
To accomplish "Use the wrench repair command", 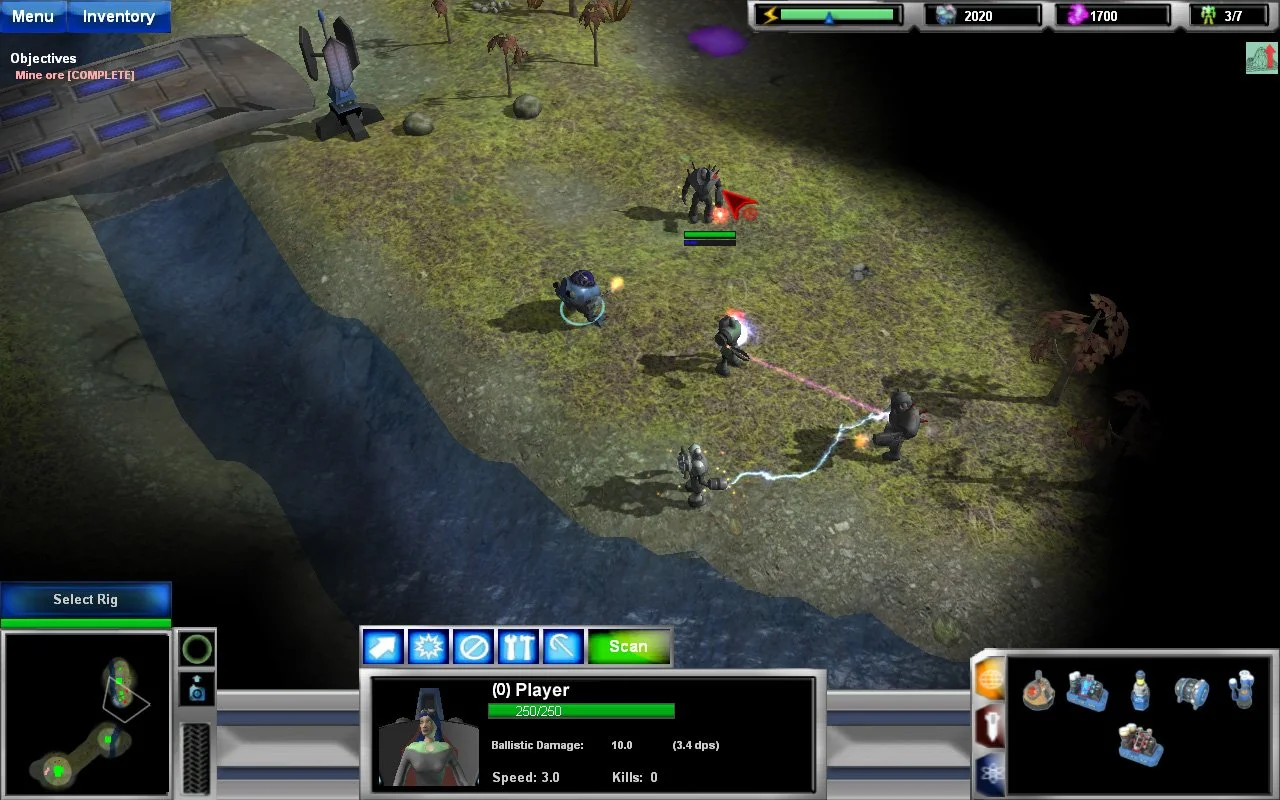I will [x=518, y=647].
